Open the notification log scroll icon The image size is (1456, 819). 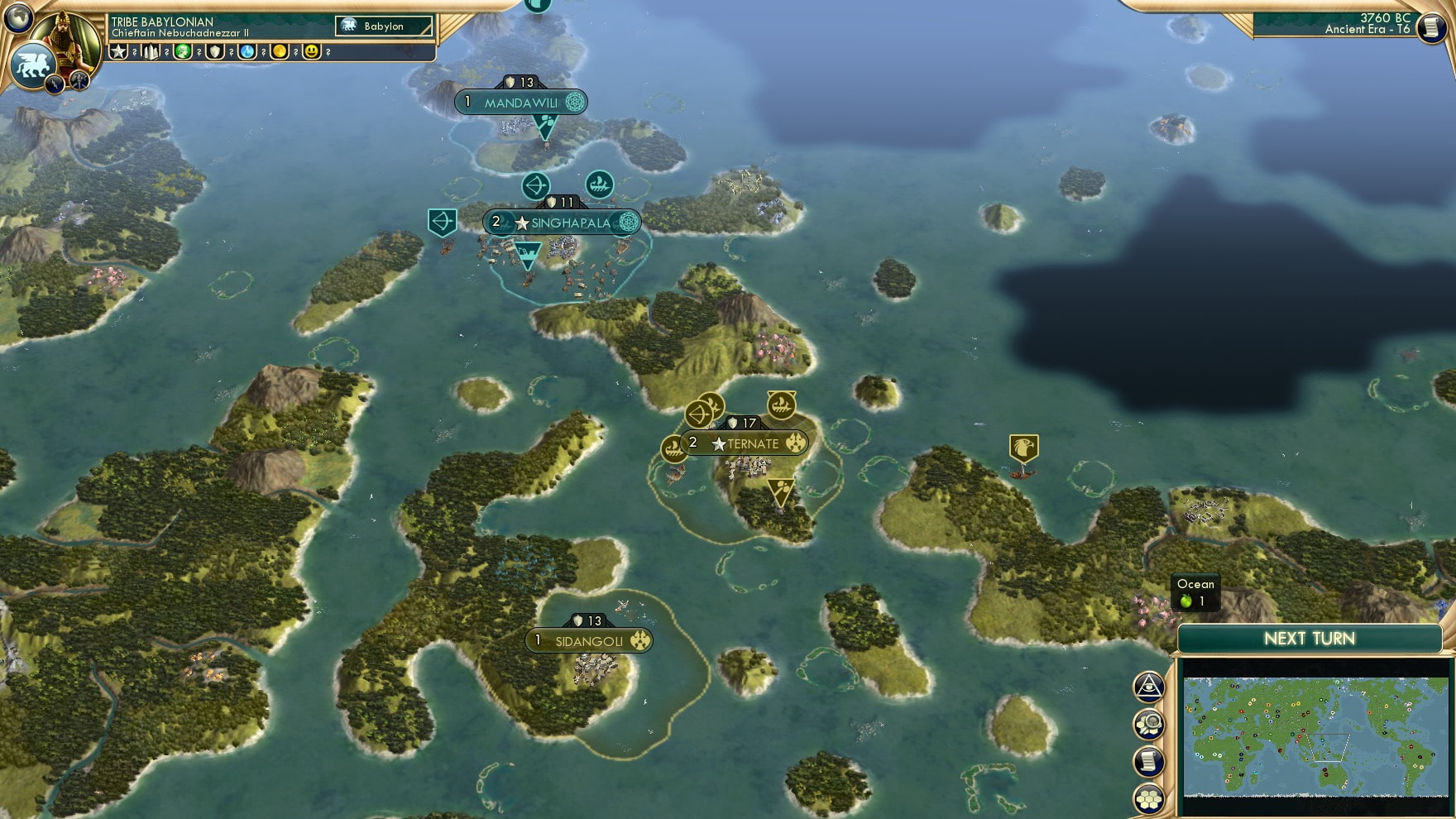[x=1149, y=759]
